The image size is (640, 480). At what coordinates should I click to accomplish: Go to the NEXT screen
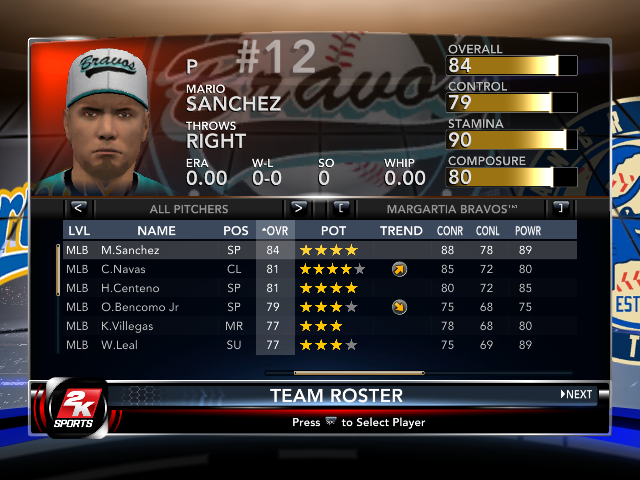coord(576,394)
